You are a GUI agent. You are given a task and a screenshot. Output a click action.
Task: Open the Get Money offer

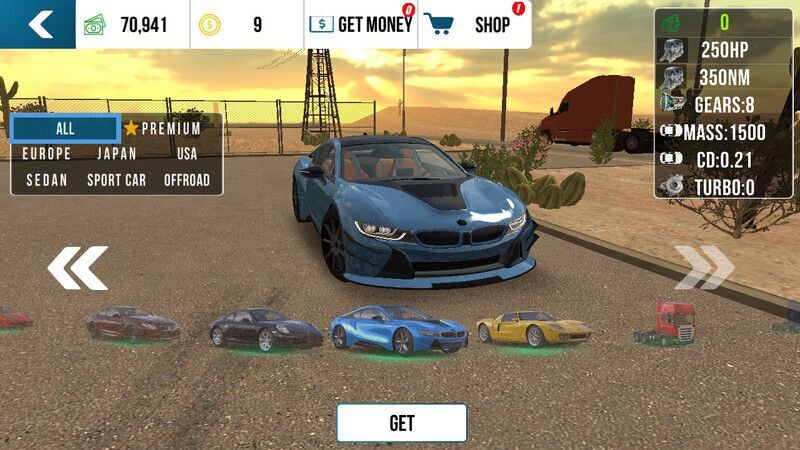tap(361, 25)
